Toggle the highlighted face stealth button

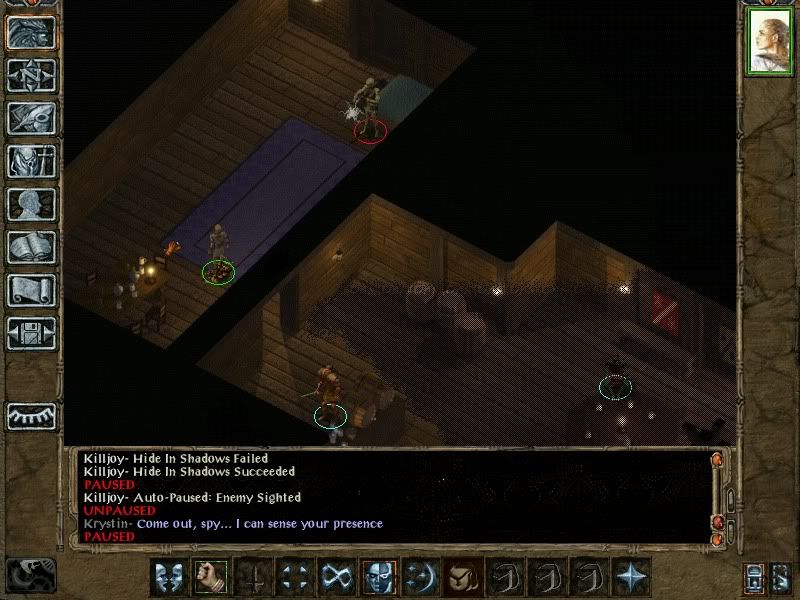click(379, 577)
